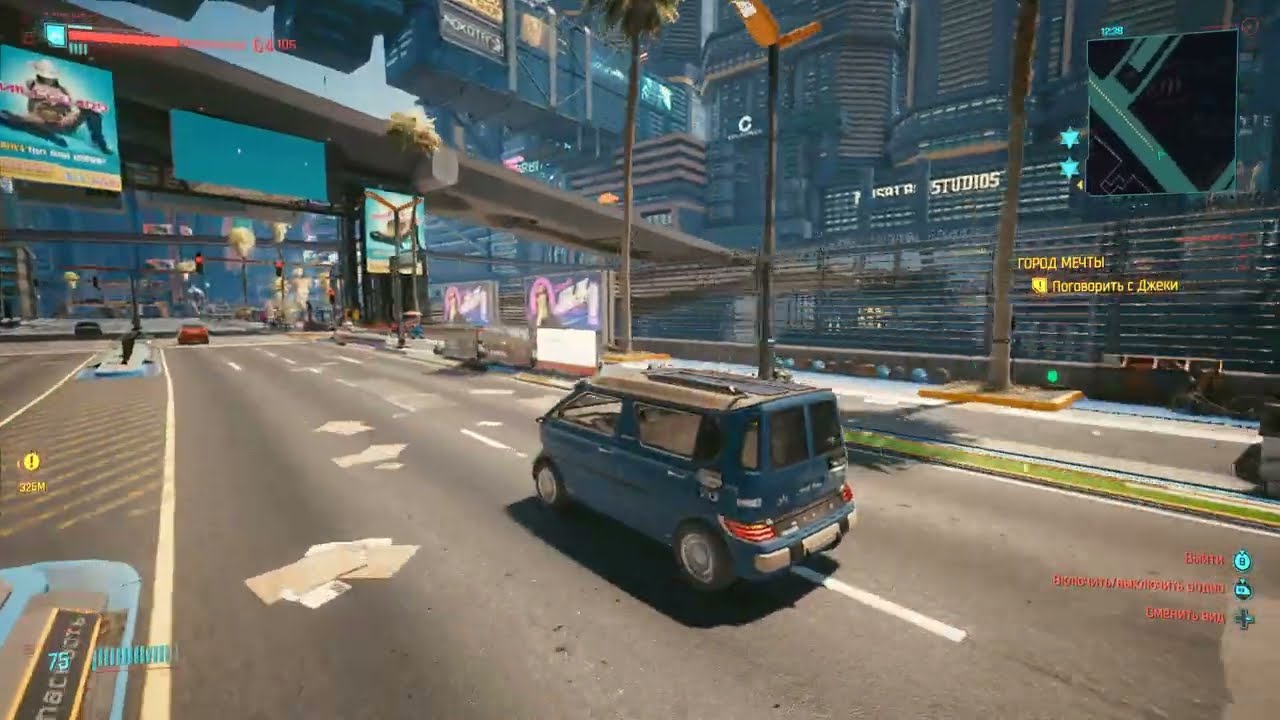Click the player arrow inside the minimap
This screenshot has width=1280, height=720.
pos(1160,154)
